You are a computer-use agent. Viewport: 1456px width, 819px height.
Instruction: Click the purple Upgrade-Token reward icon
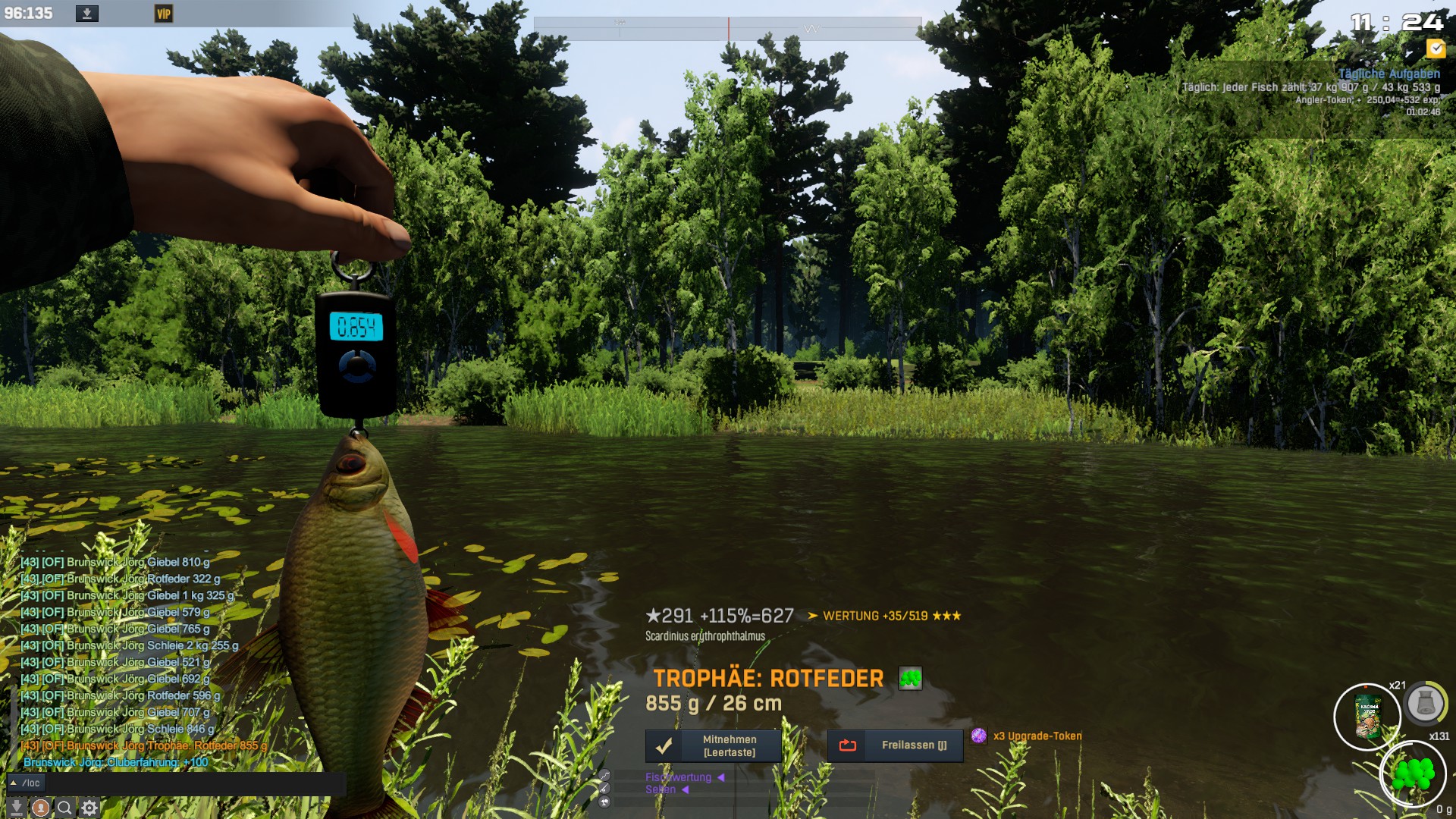pos(979,736)
